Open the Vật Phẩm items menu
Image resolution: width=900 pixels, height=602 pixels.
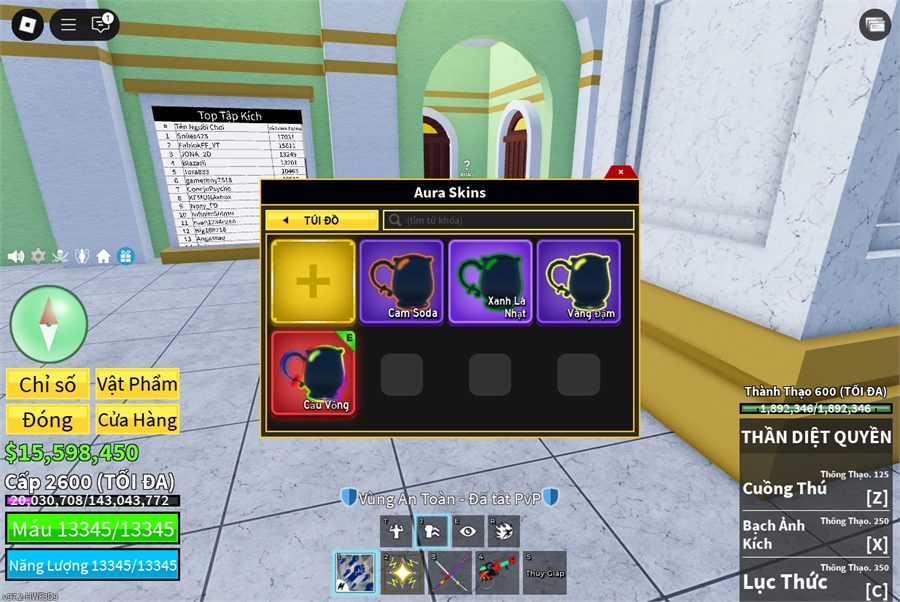coord(137,384)
